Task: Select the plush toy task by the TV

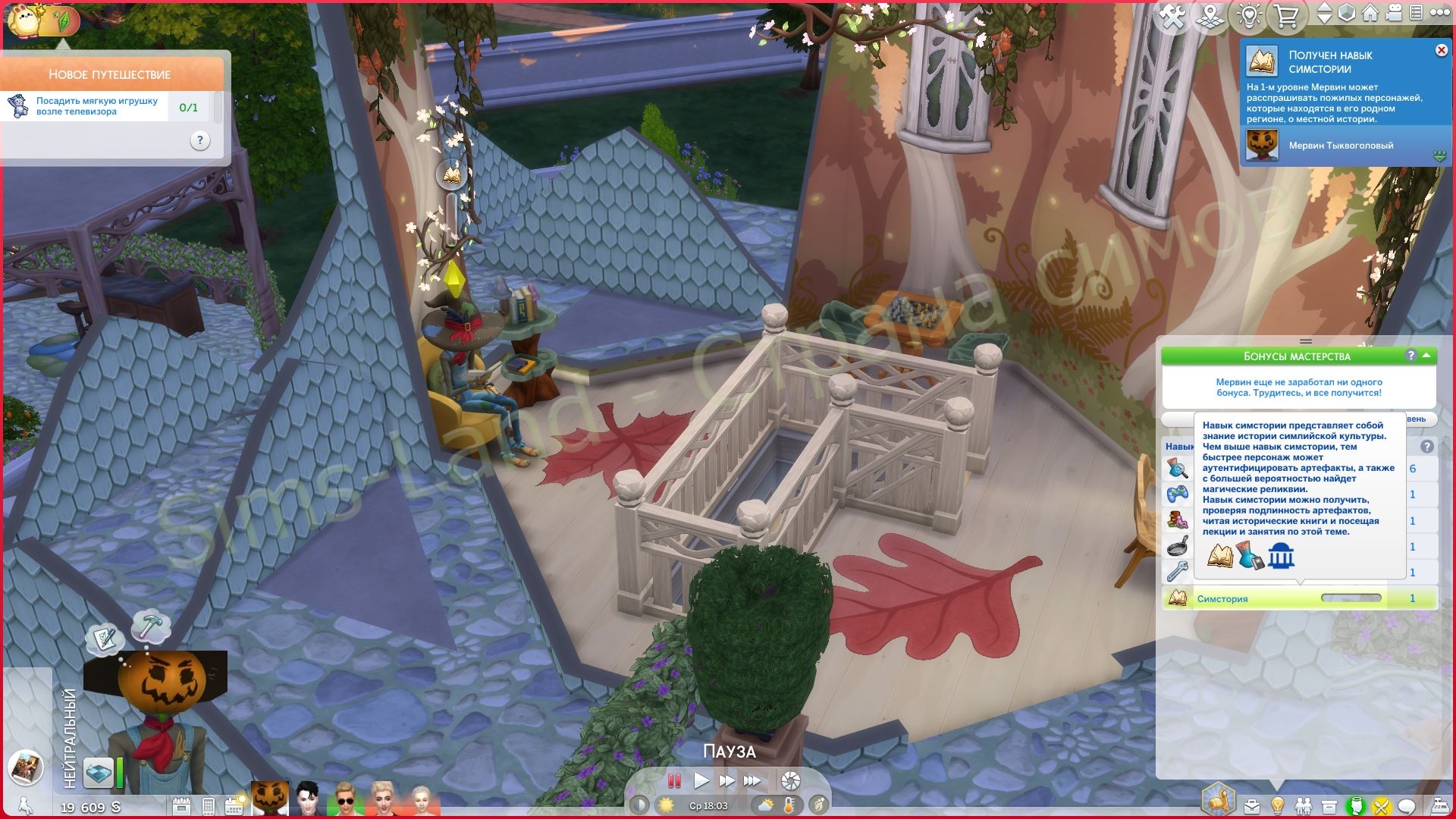Action: click(x=97, y=106)
